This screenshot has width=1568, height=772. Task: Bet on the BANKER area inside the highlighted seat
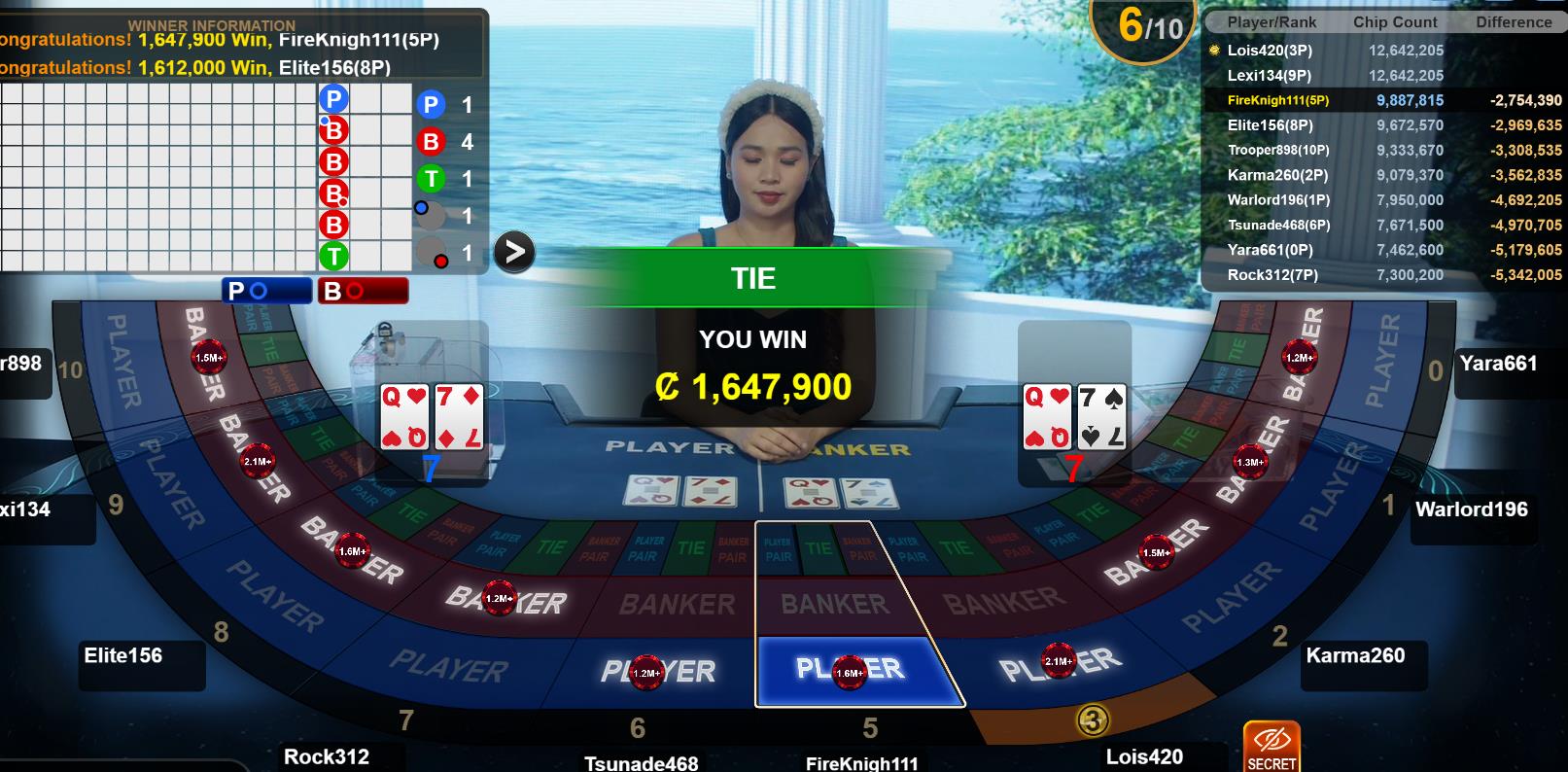pos(834,604)
